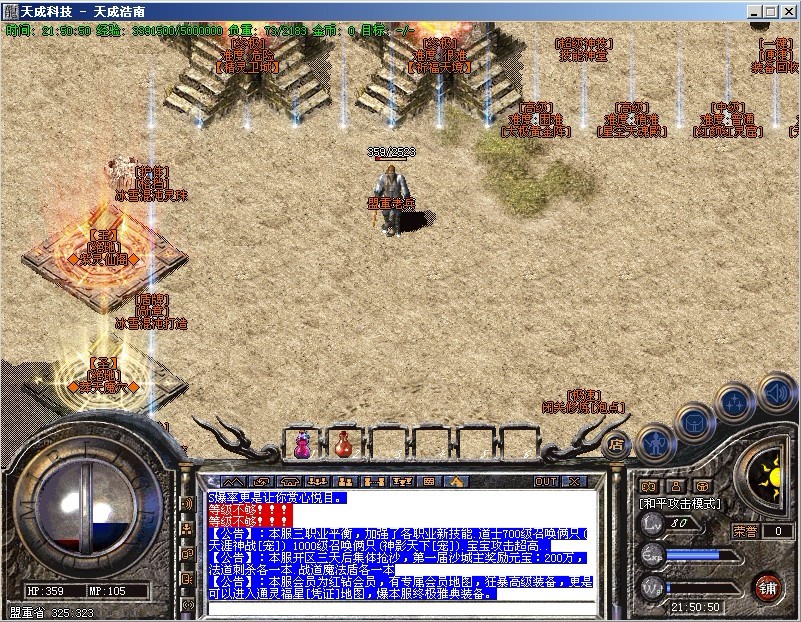The width and height of the screenshot is (801, 622).
Task: Click the chat text input line
Action: pos(400,607)
